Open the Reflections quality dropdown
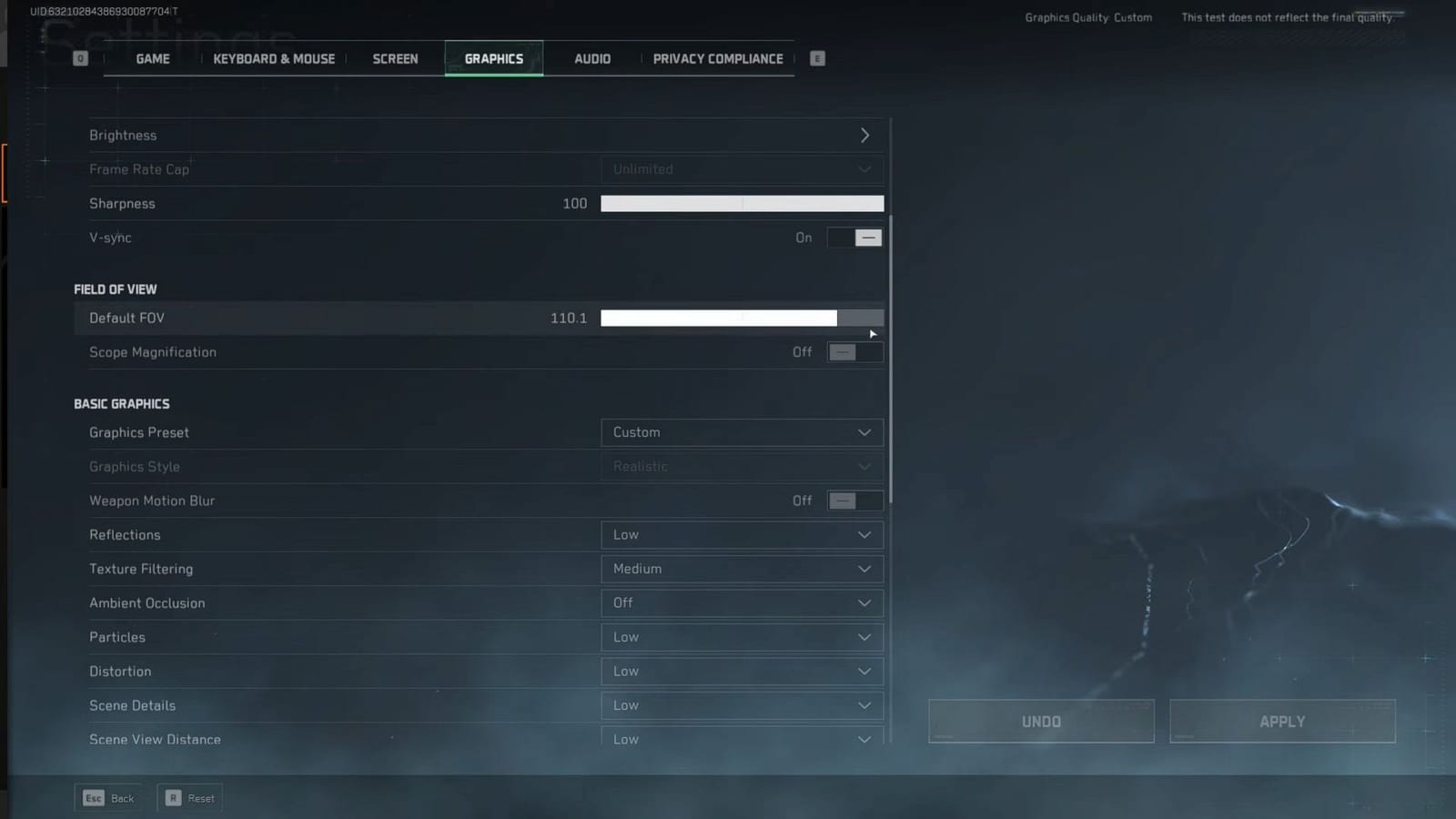Viewport: 1456px width, 819px height. 742,535
